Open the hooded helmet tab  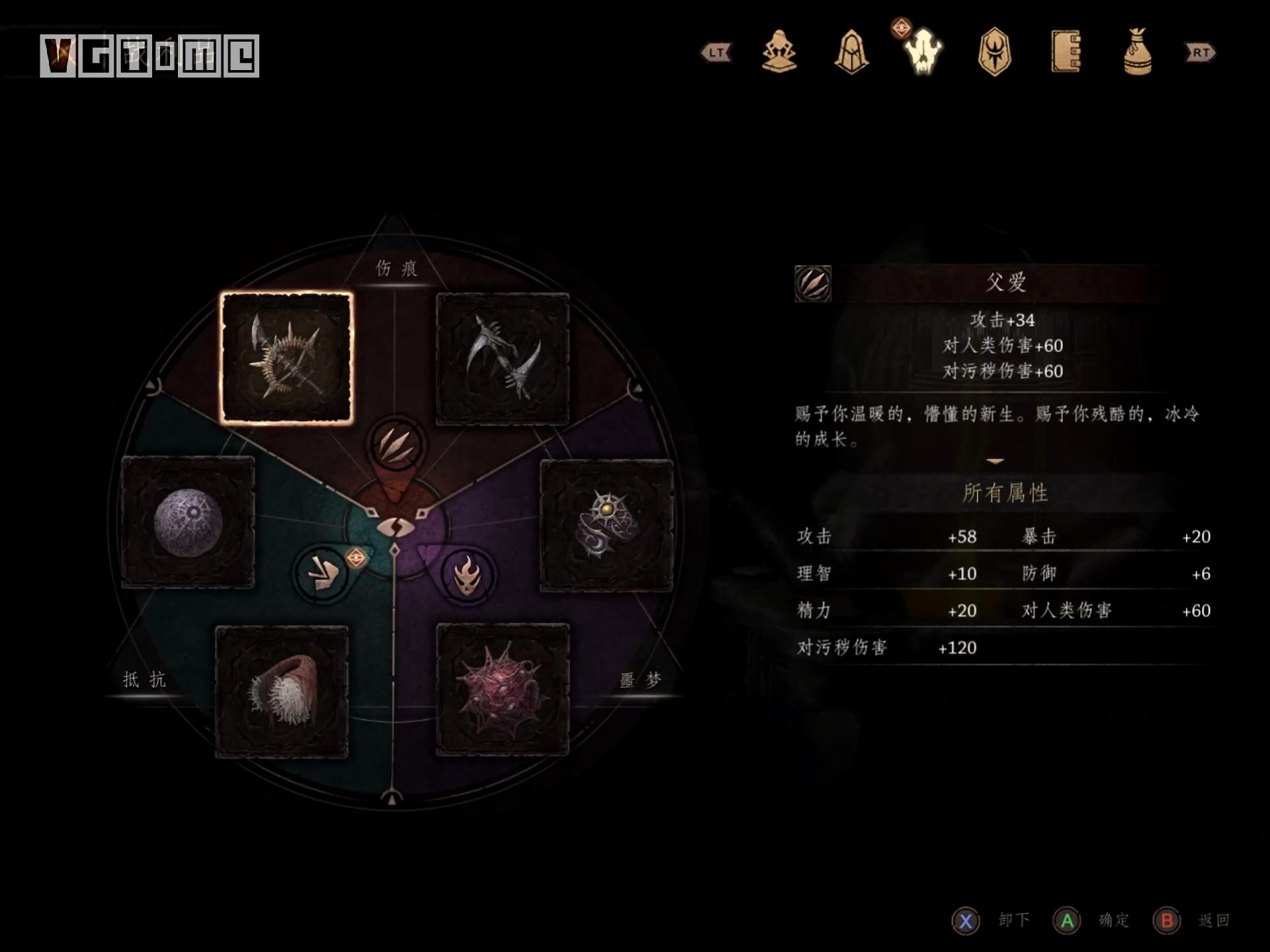851,52
